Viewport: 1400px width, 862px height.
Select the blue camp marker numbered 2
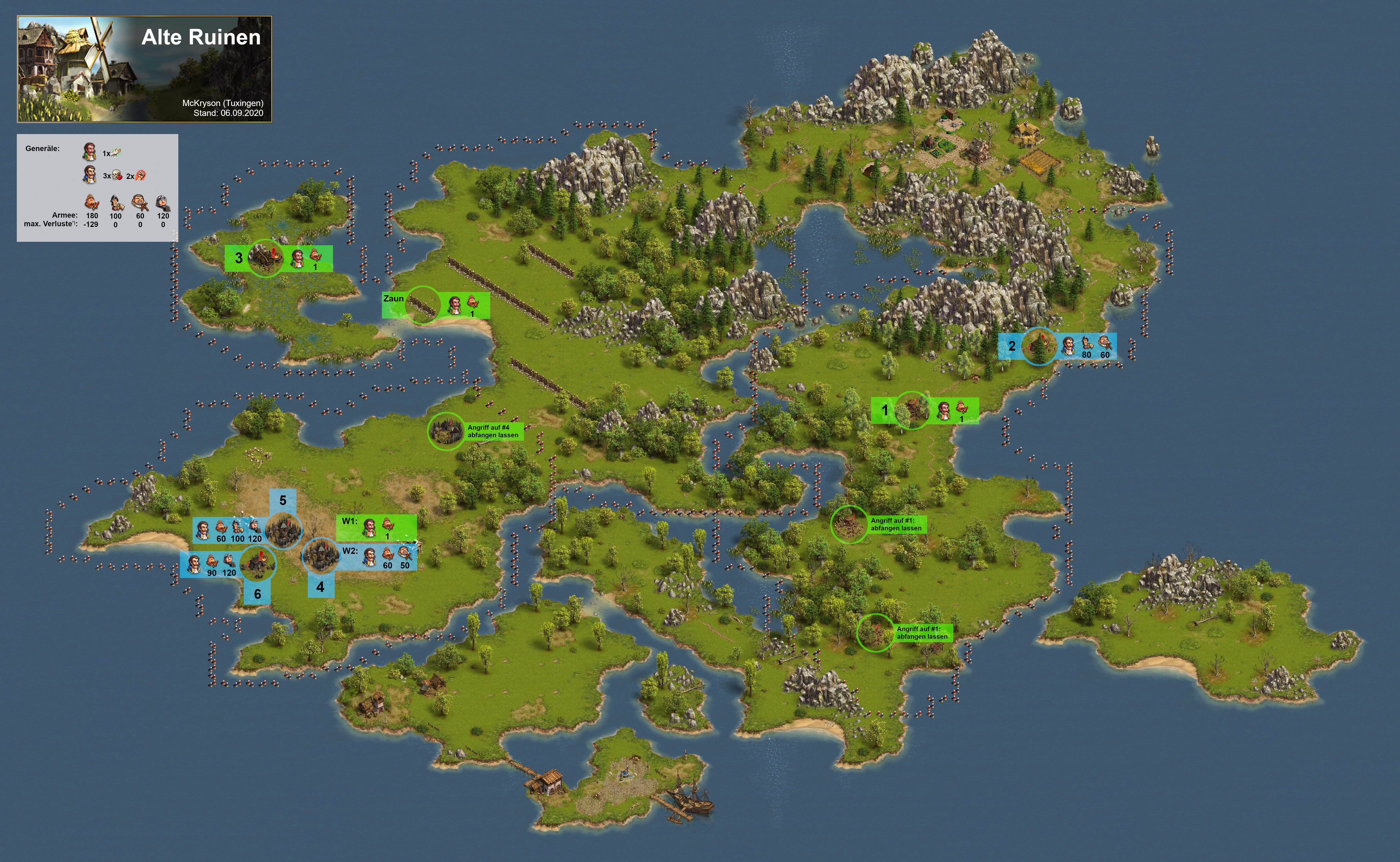pyautogui.click(x=1011, y=346)
